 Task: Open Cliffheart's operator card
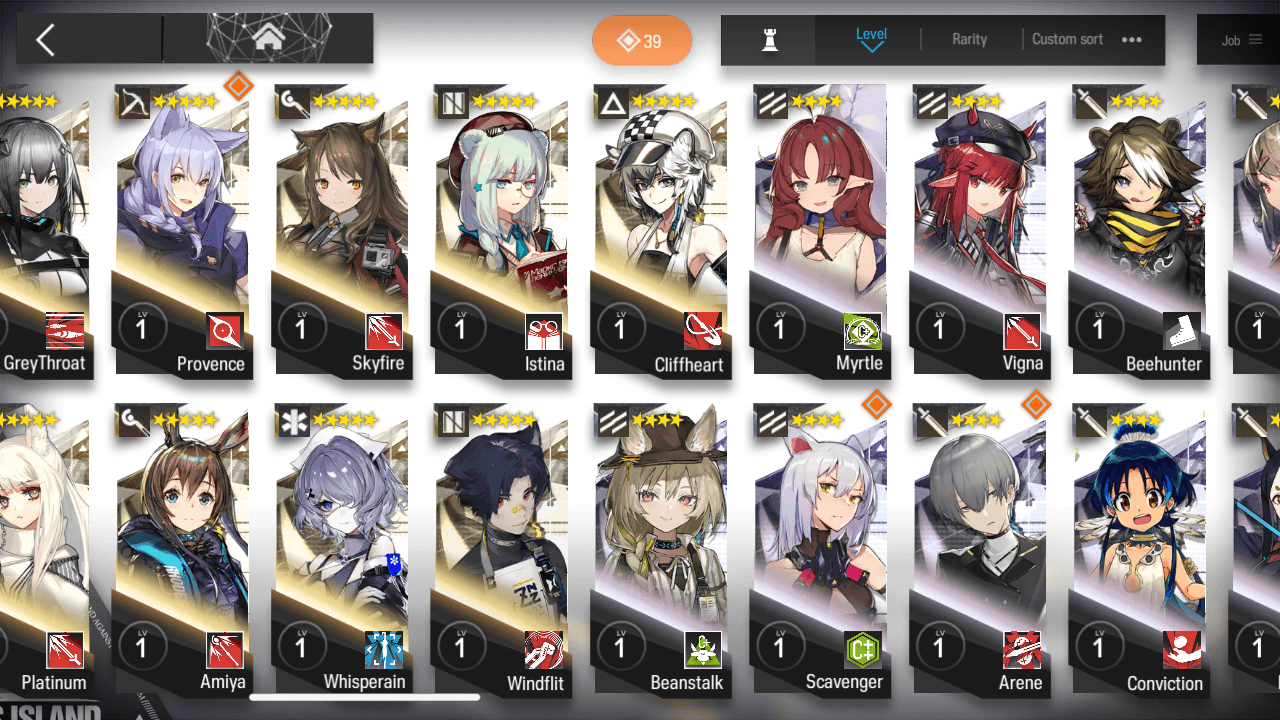click(660, 230)
